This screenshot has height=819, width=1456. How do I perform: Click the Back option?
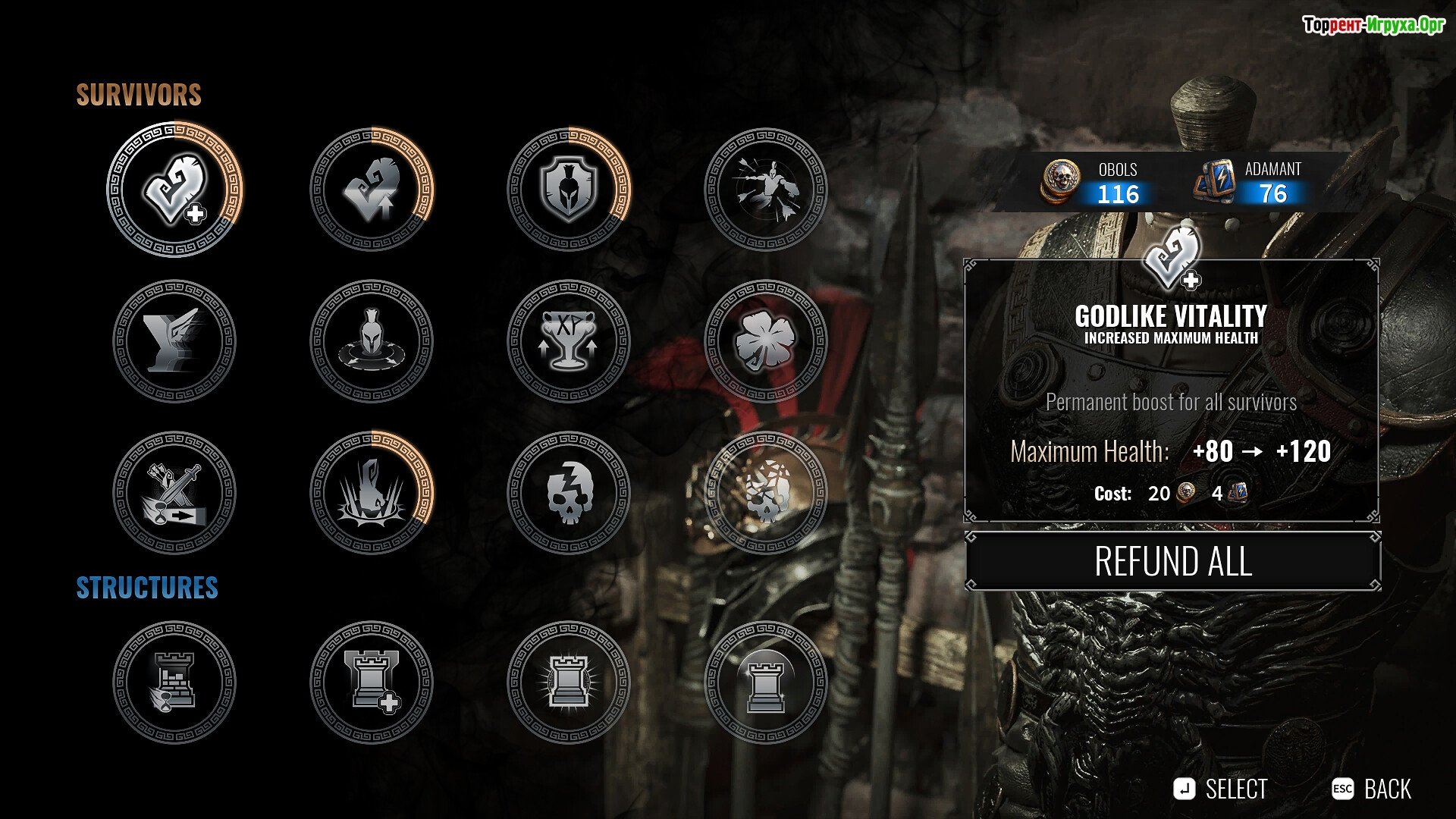1373,789
